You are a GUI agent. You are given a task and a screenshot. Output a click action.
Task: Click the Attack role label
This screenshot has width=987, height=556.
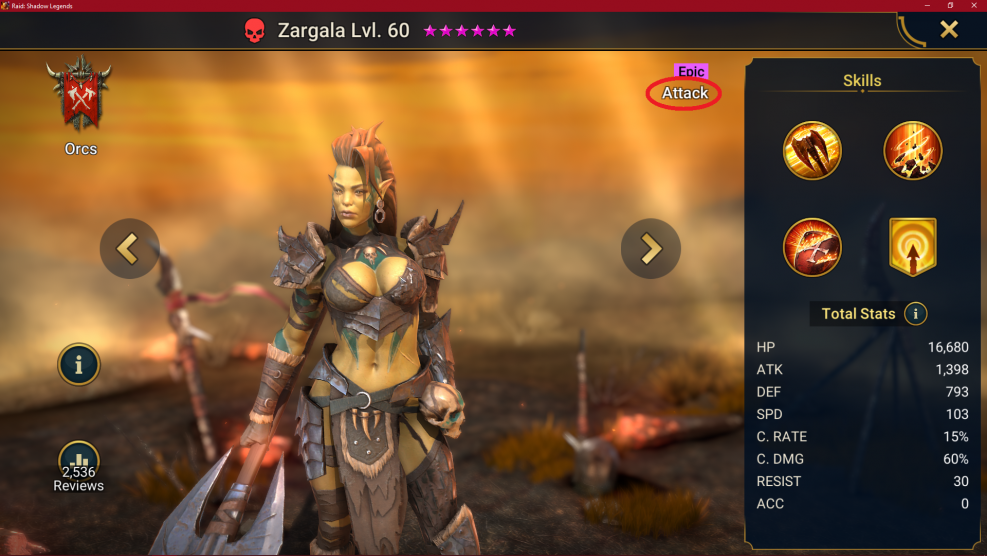(x=685, y=93)
